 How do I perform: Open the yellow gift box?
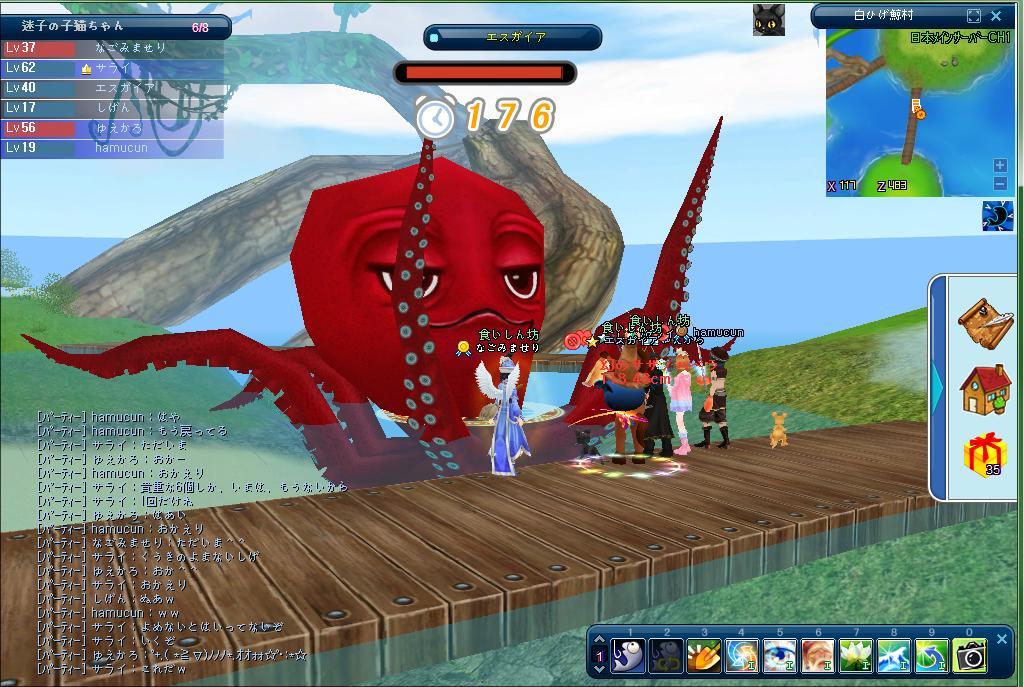(x=985, y=455)
